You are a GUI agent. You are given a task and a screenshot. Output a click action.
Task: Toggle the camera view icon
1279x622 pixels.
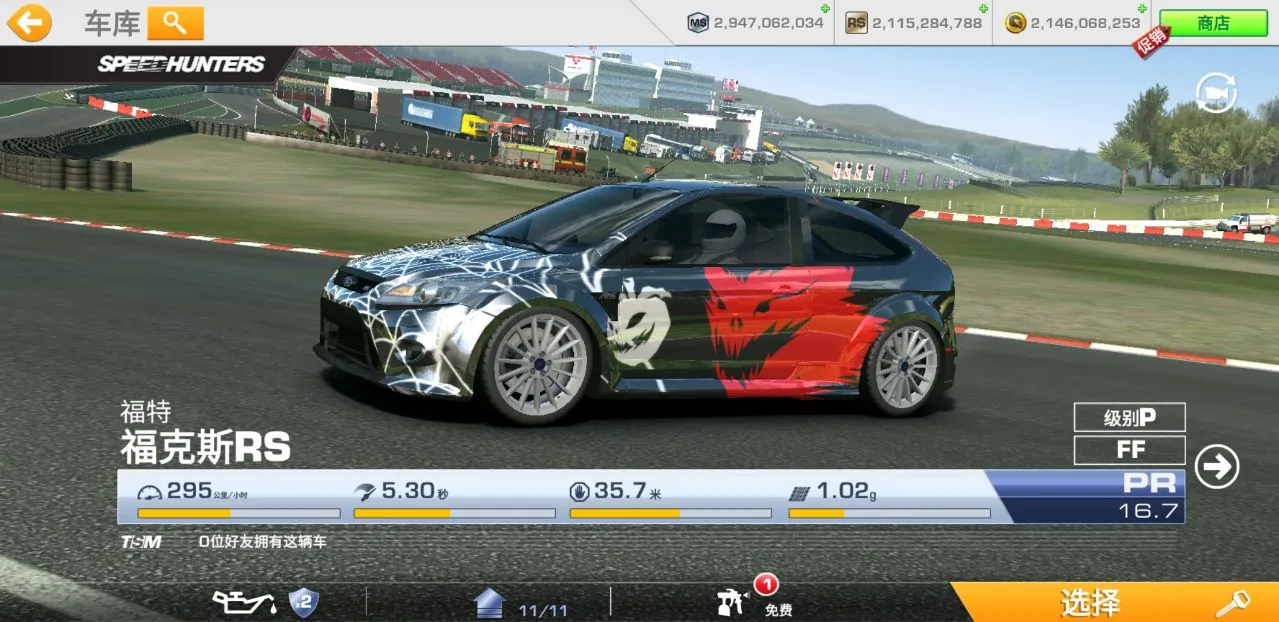tap(1216, 93)
